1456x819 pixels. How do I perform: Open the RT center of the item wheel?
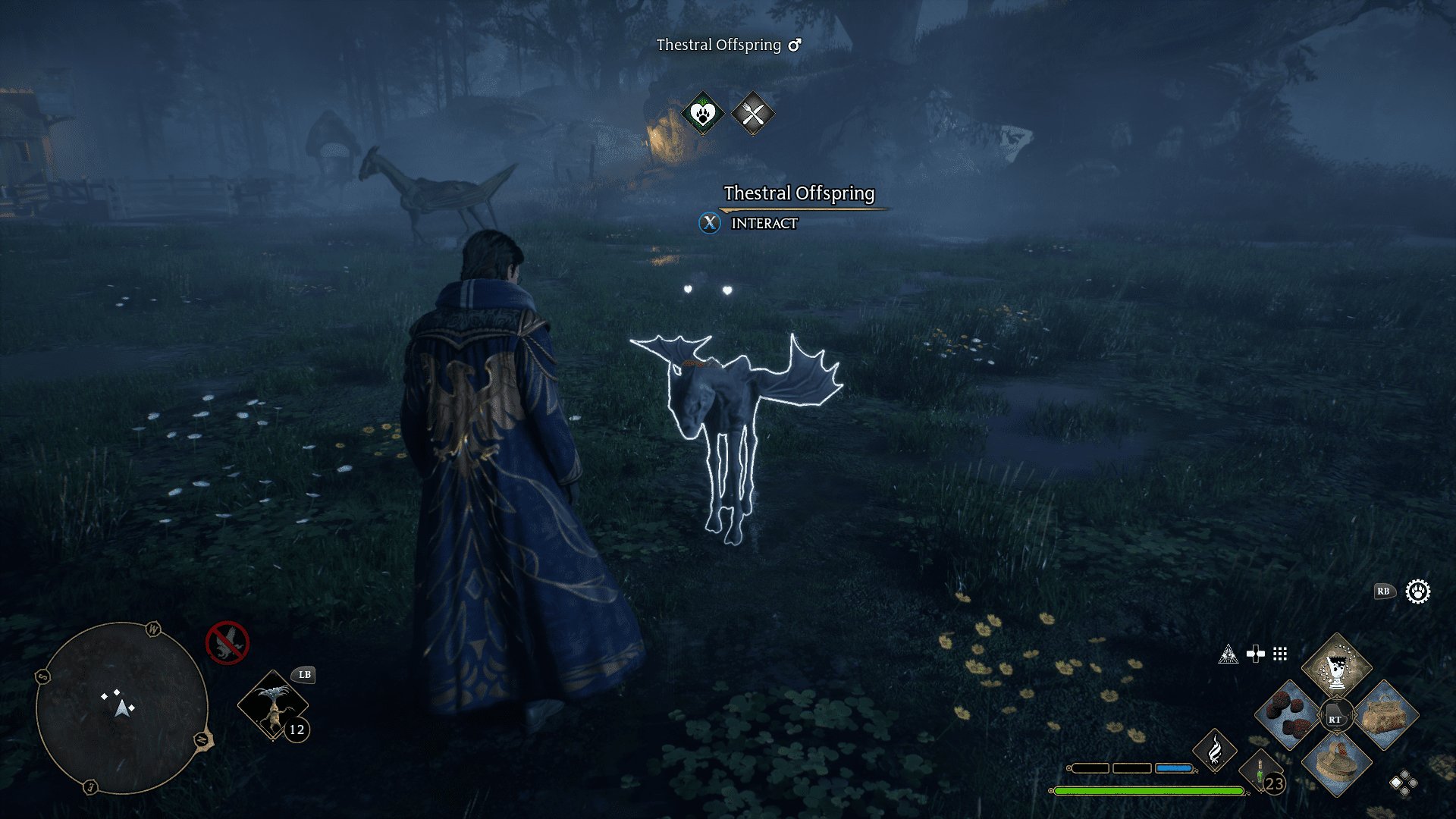(1335, 714)
